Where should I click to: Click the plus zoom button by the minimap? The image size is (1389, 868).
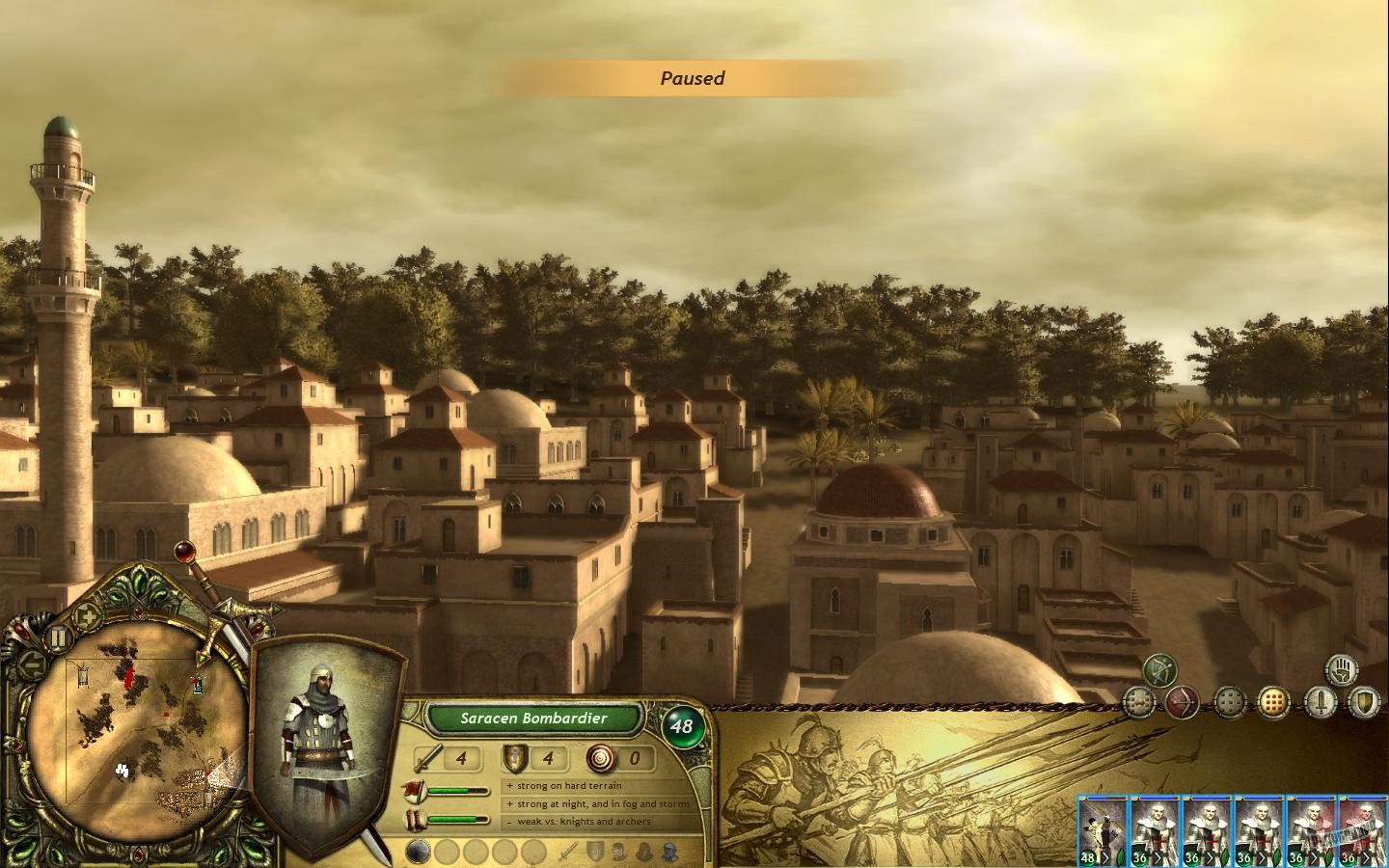click(x=88, y=615)
